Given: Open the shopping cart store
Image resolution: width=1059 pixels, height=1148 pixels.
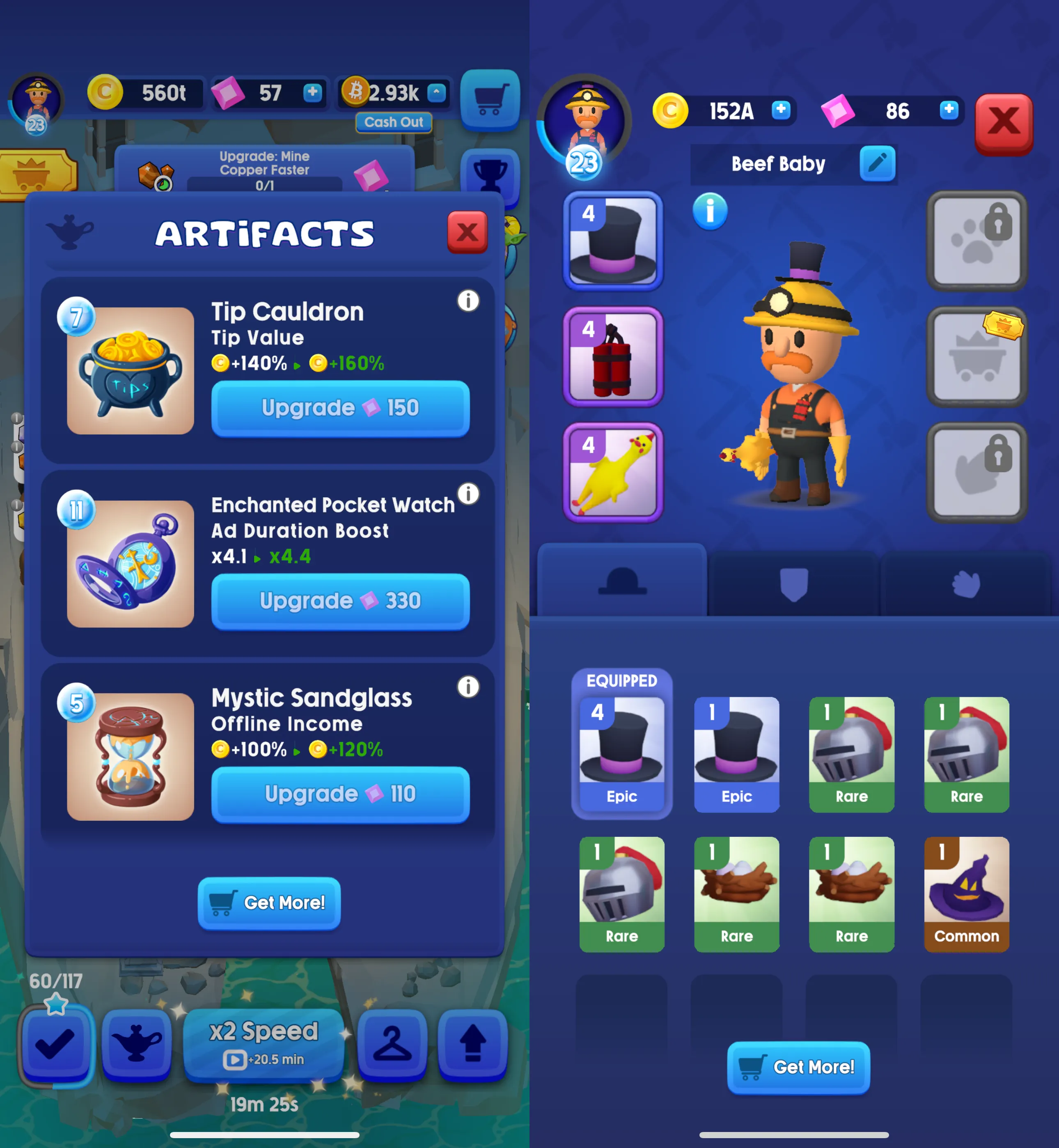Looking at the screenshot, I should 490,99.
